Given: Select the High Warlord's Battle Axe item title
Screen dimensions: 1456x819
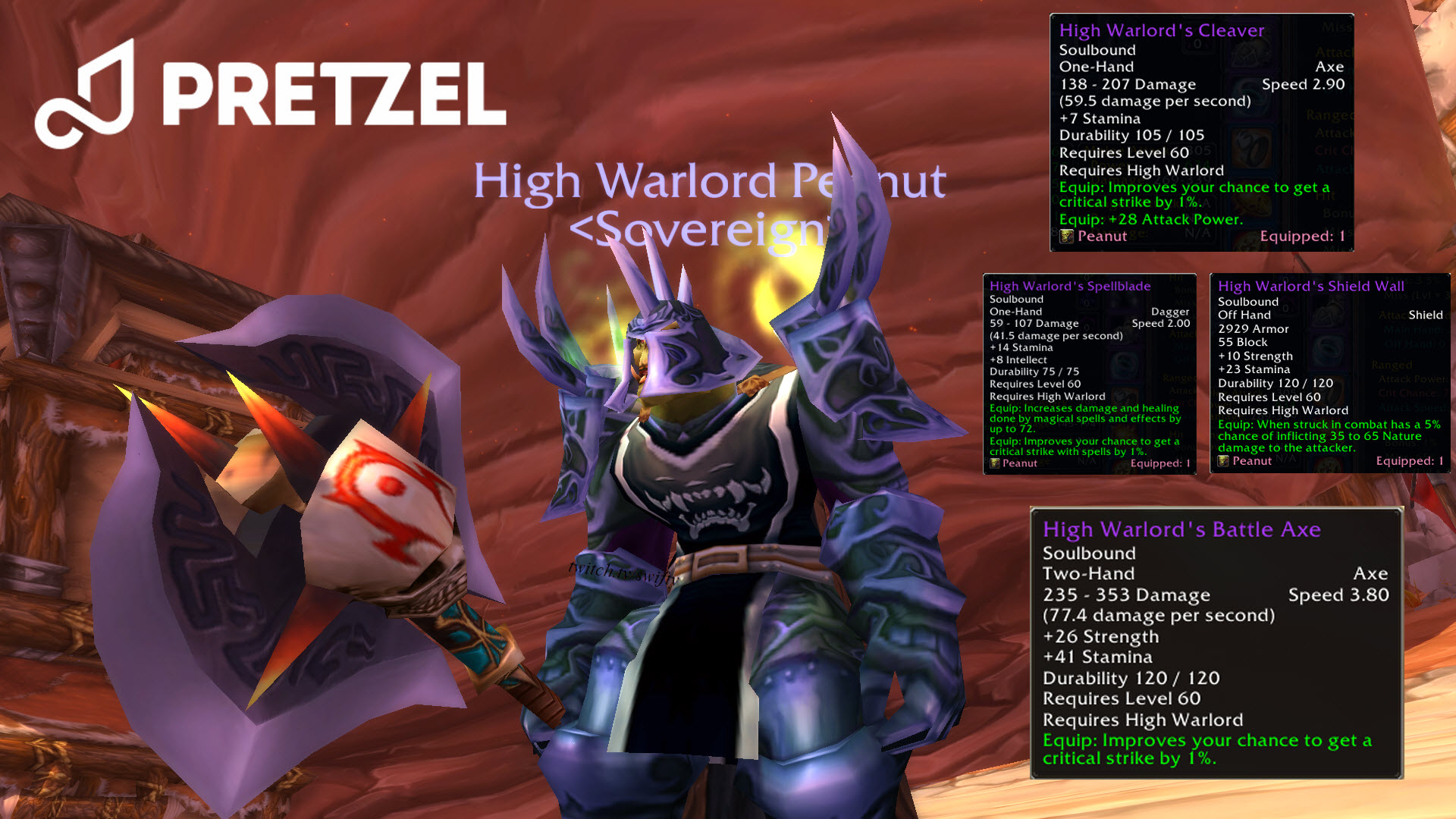Looking at the screenshot, I should [x=1181, y=529].
